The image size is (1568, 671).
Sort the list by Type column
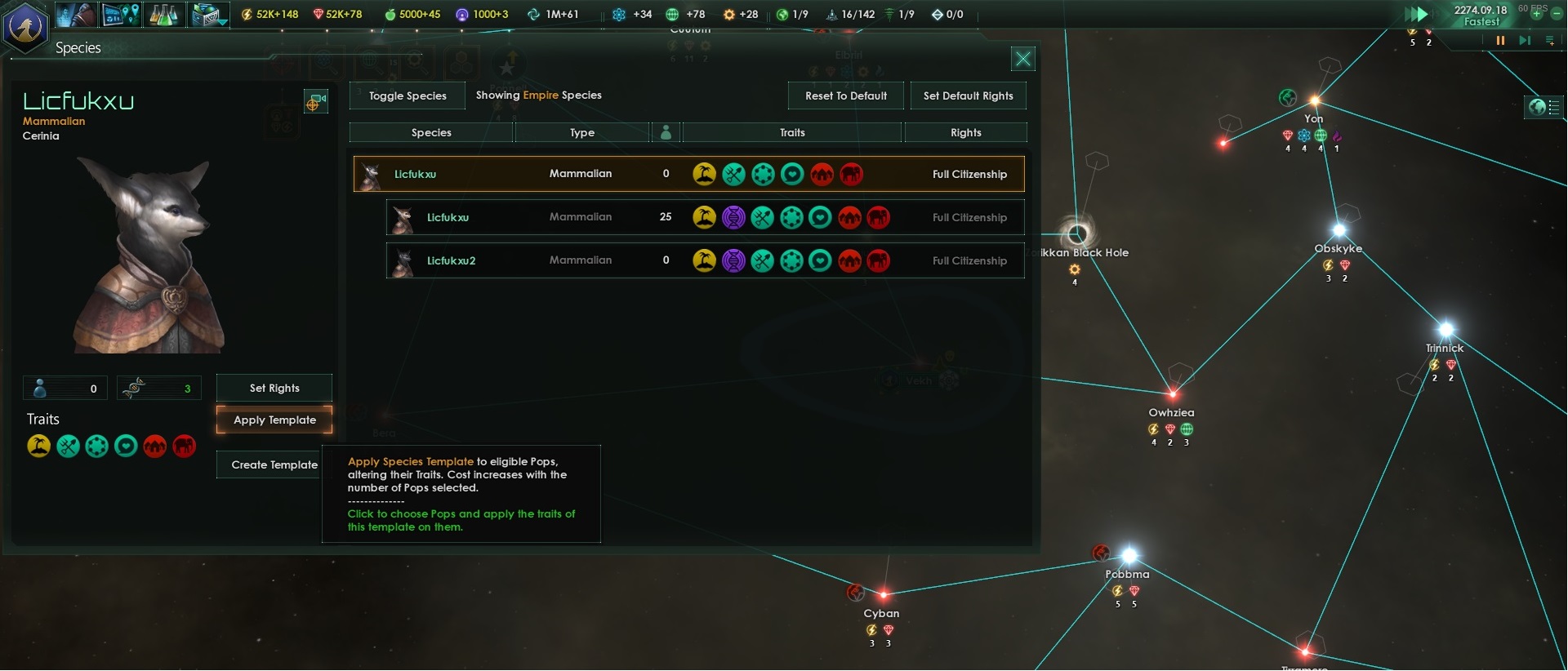pyautogui.click(x=581, y=132)
